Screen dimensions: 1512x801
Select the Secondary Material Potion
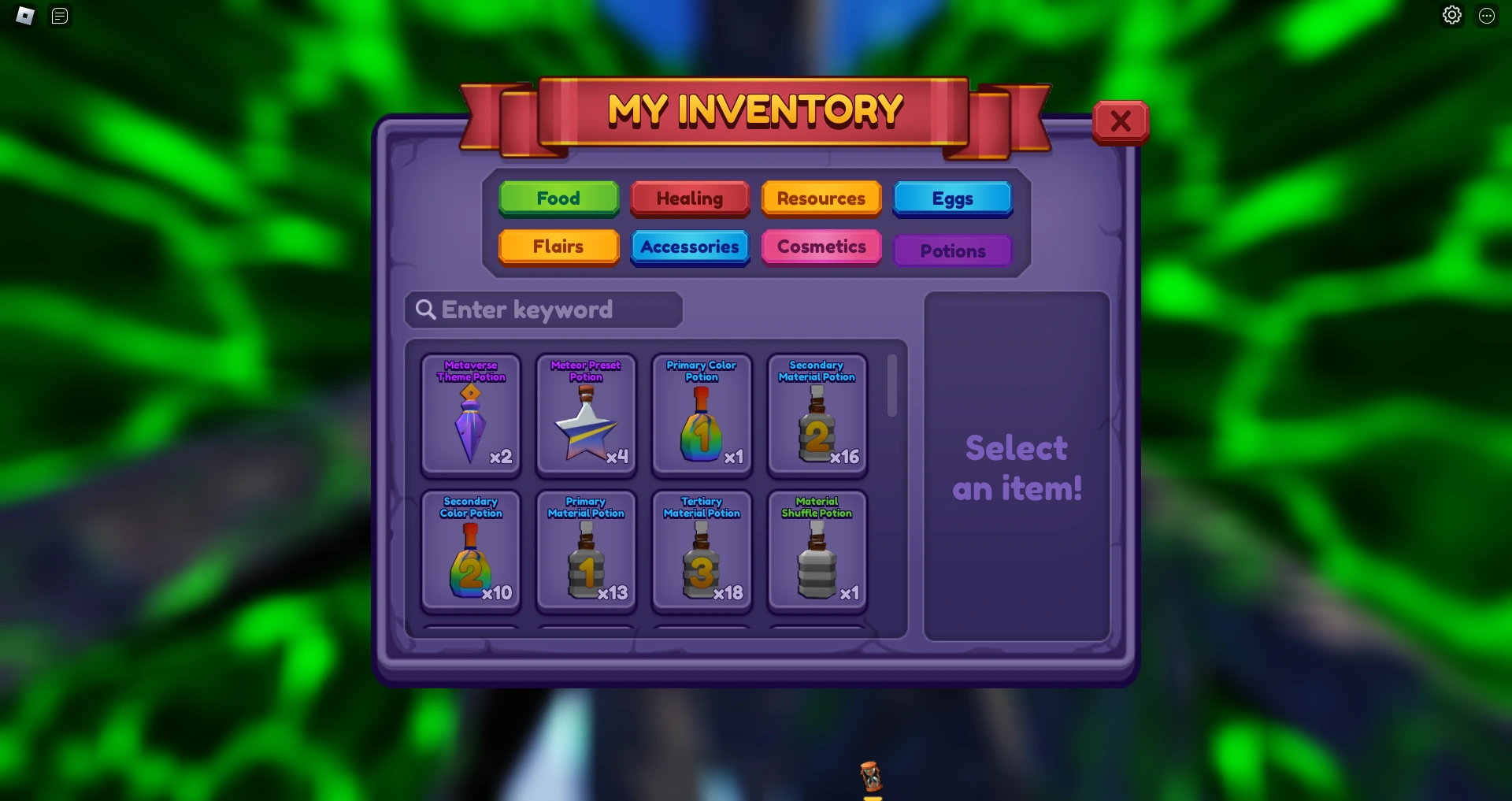pyautogui.click(x=817, y=415)
